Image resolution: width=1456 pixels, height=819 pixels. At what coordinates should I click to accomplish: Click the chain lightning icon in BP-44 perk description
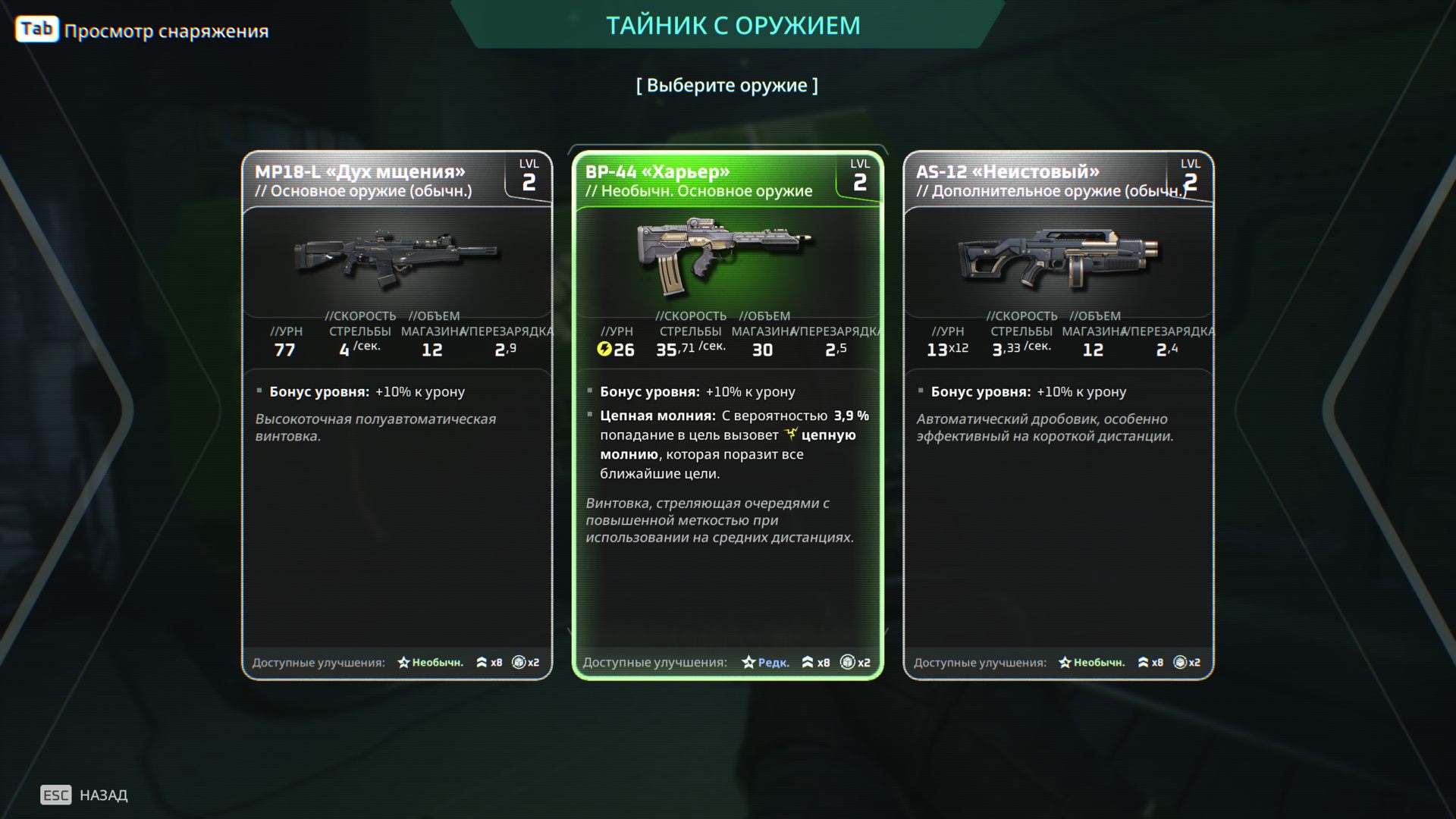pyautogui.click(x=792, y=435)
